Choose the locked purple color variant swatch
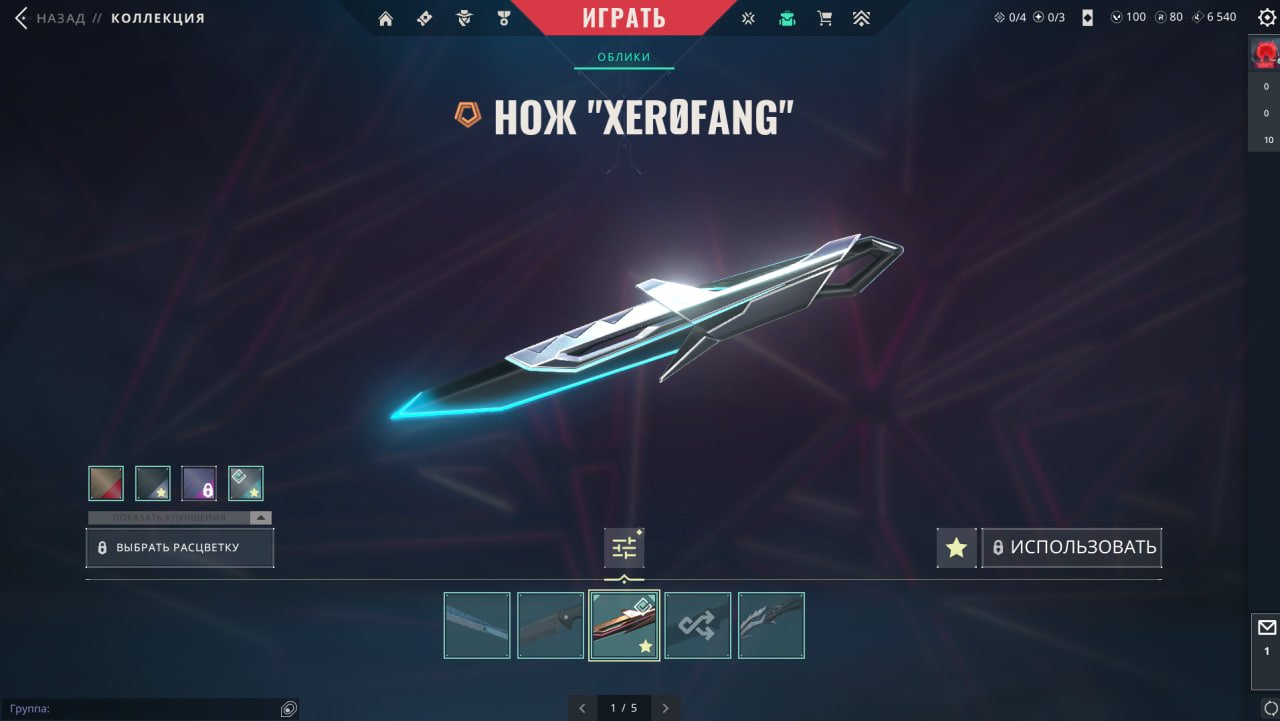This screenshot has height=721, width=1280. pos(199,483)
